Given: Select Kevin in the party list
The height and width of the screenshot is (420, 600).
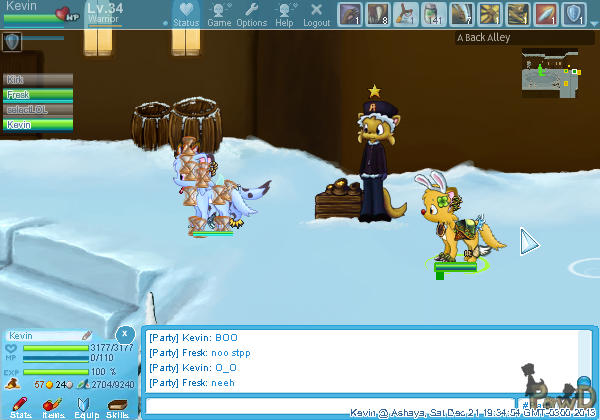Looking at the screenshot, I should [38, 124].
